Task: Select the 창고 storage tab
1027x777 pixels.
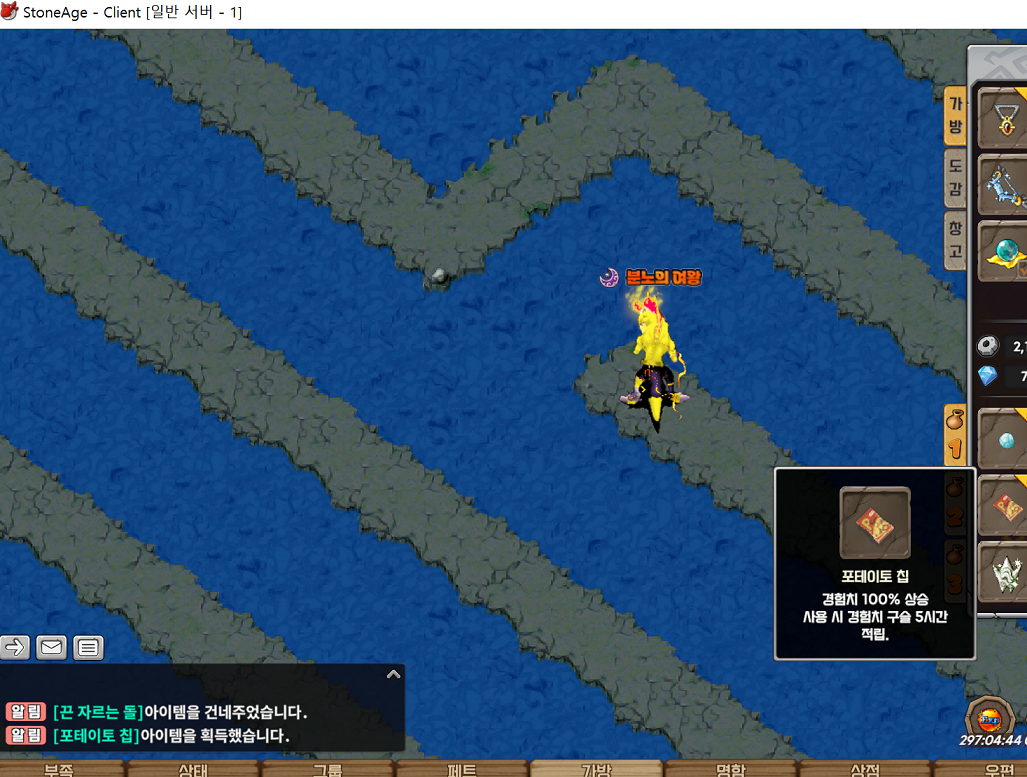Action: coord(955,240)
